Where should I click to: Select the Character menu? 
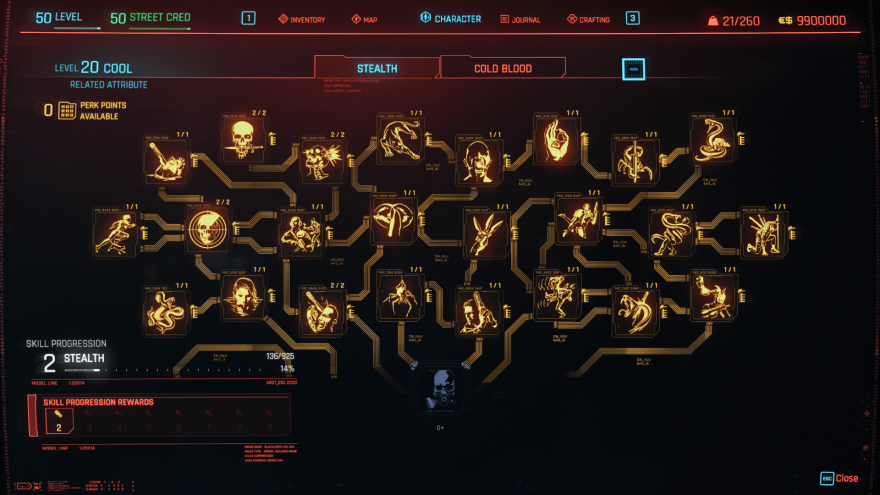tap(451, 19)
